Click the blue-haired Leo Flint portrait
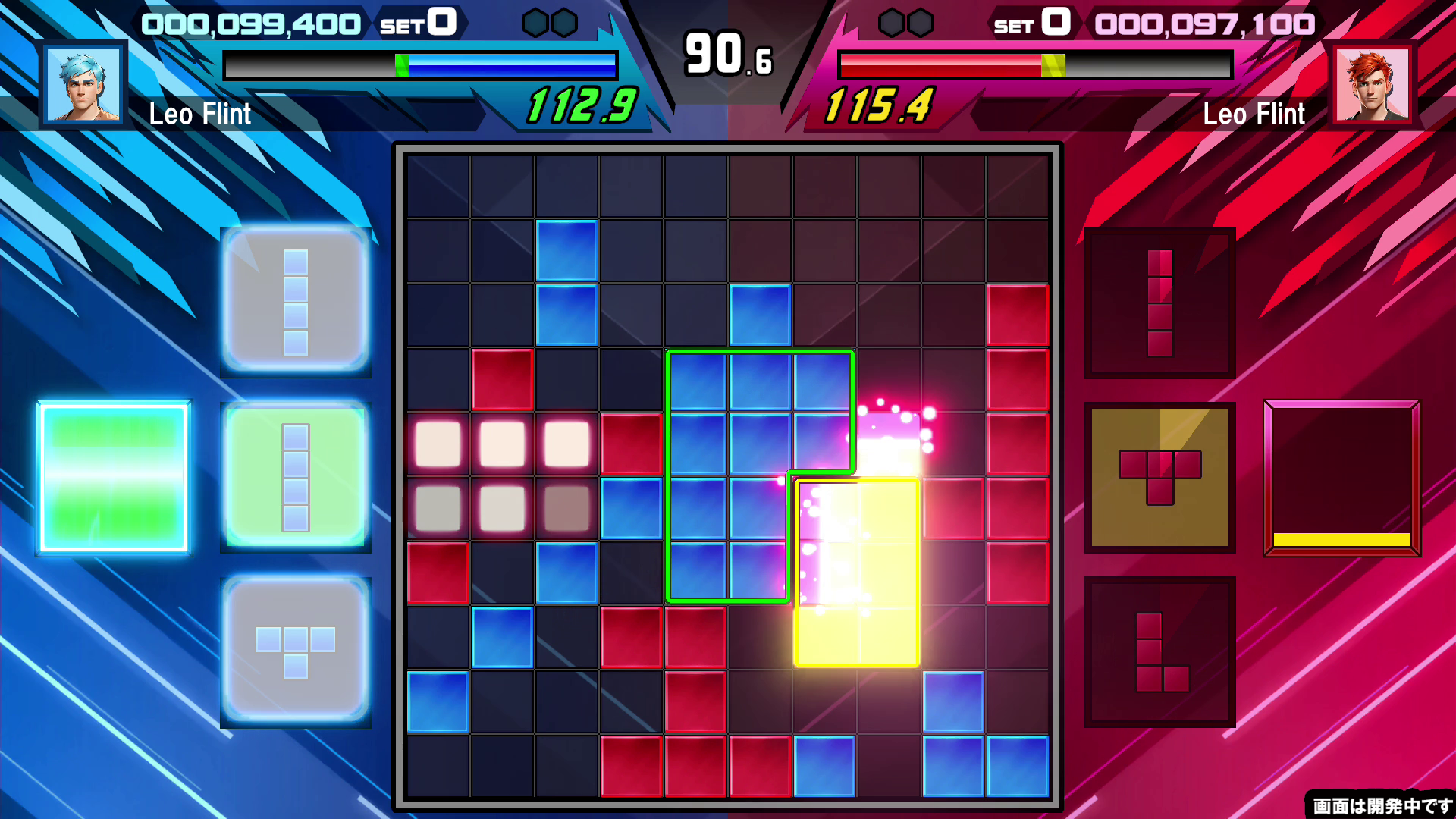1456x819 pixels. [x=83, y=84]
